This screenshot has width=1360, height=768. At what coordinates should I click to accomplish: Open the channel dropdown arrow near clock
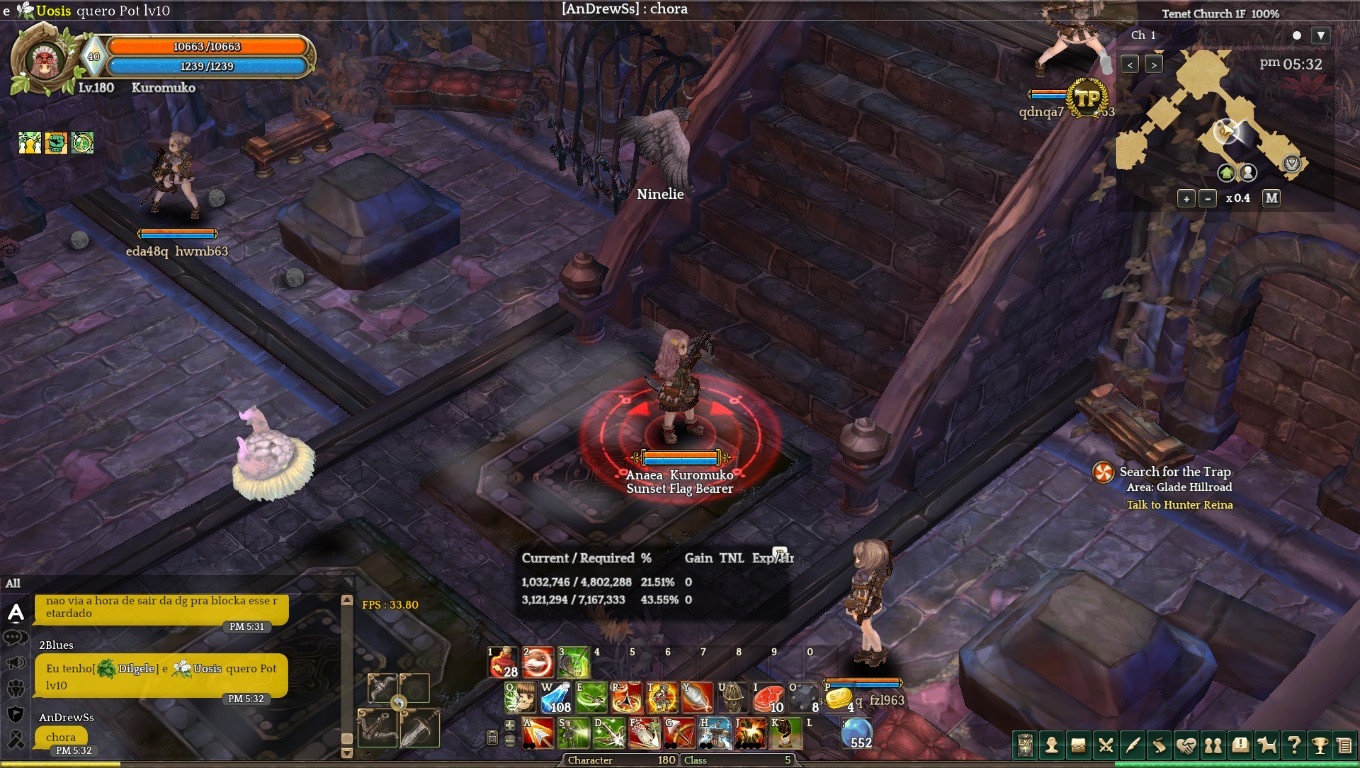[1321, 36]
